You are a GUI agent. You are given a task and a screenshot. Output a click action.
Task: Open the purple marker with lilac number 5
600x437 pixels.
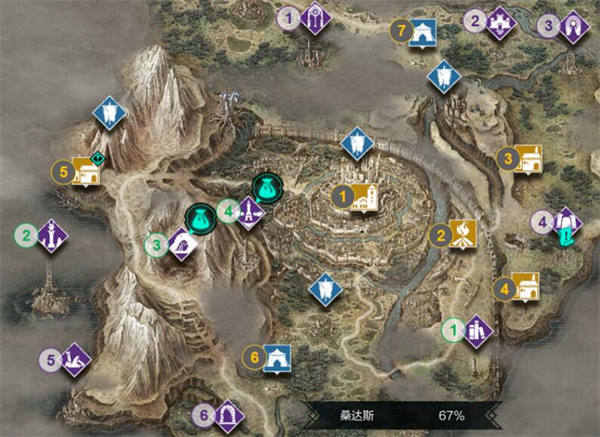(x=74, y=359)
